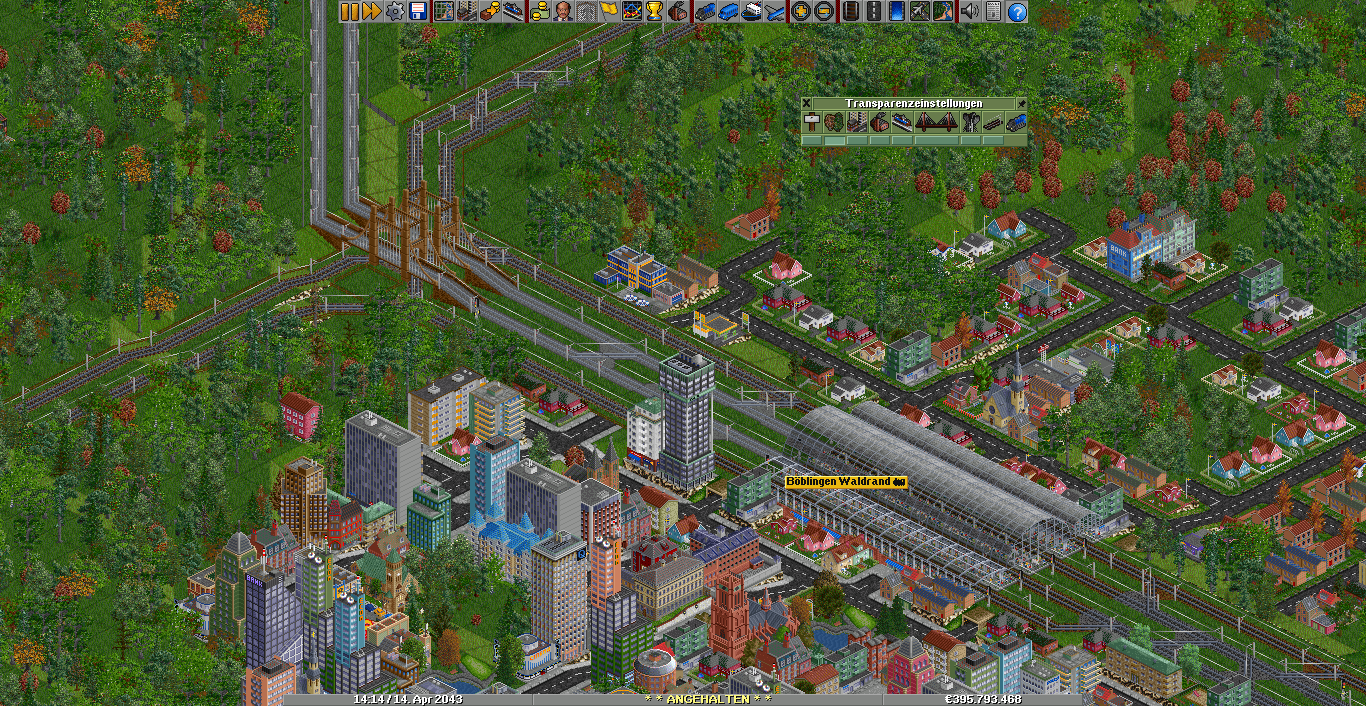Zoom out with the minus magnifier
This screenshot has width=1366, height=706.
(823, 12)
